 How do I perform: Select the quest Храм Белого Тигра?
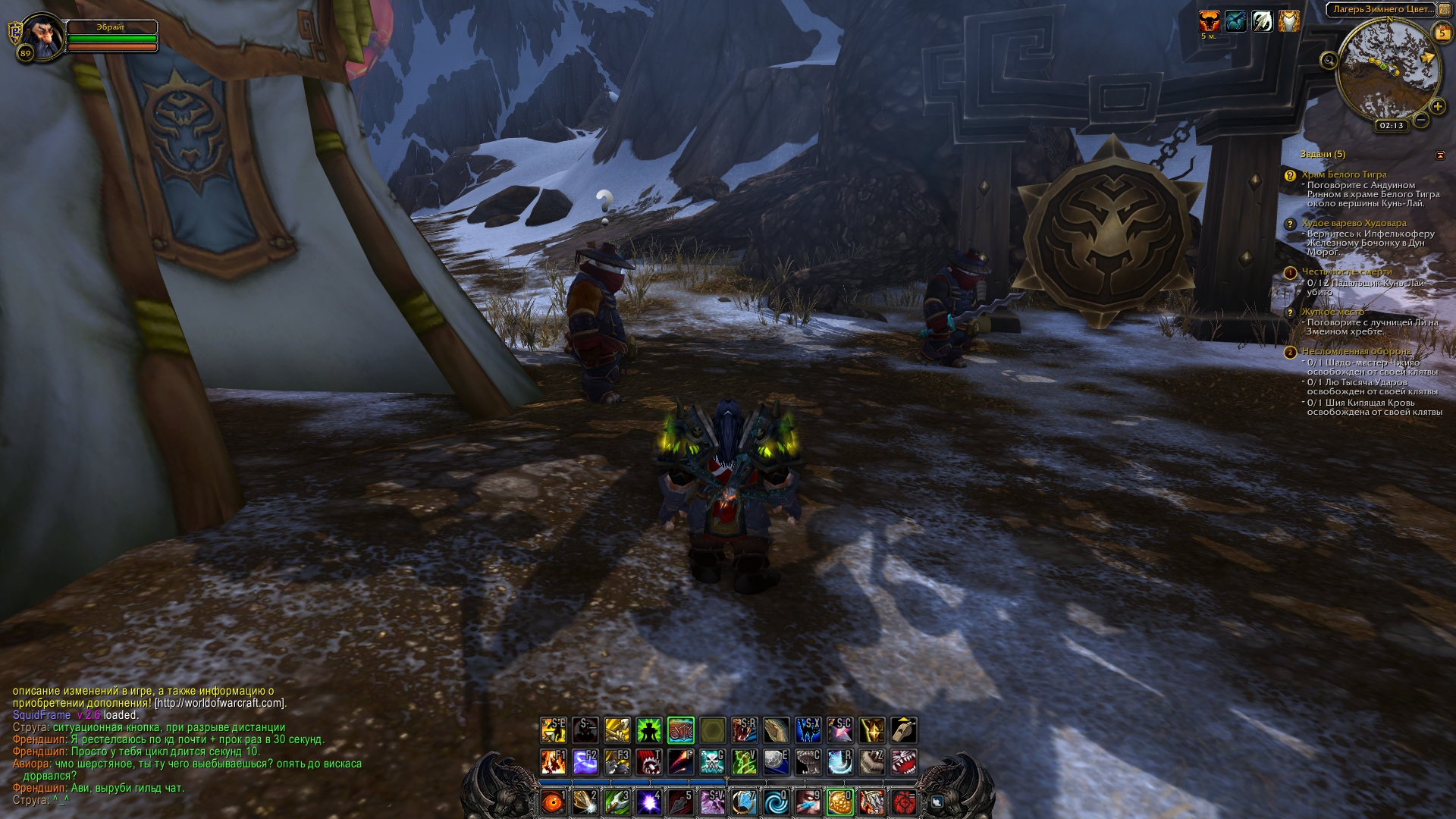click(x=1344, y=174)
